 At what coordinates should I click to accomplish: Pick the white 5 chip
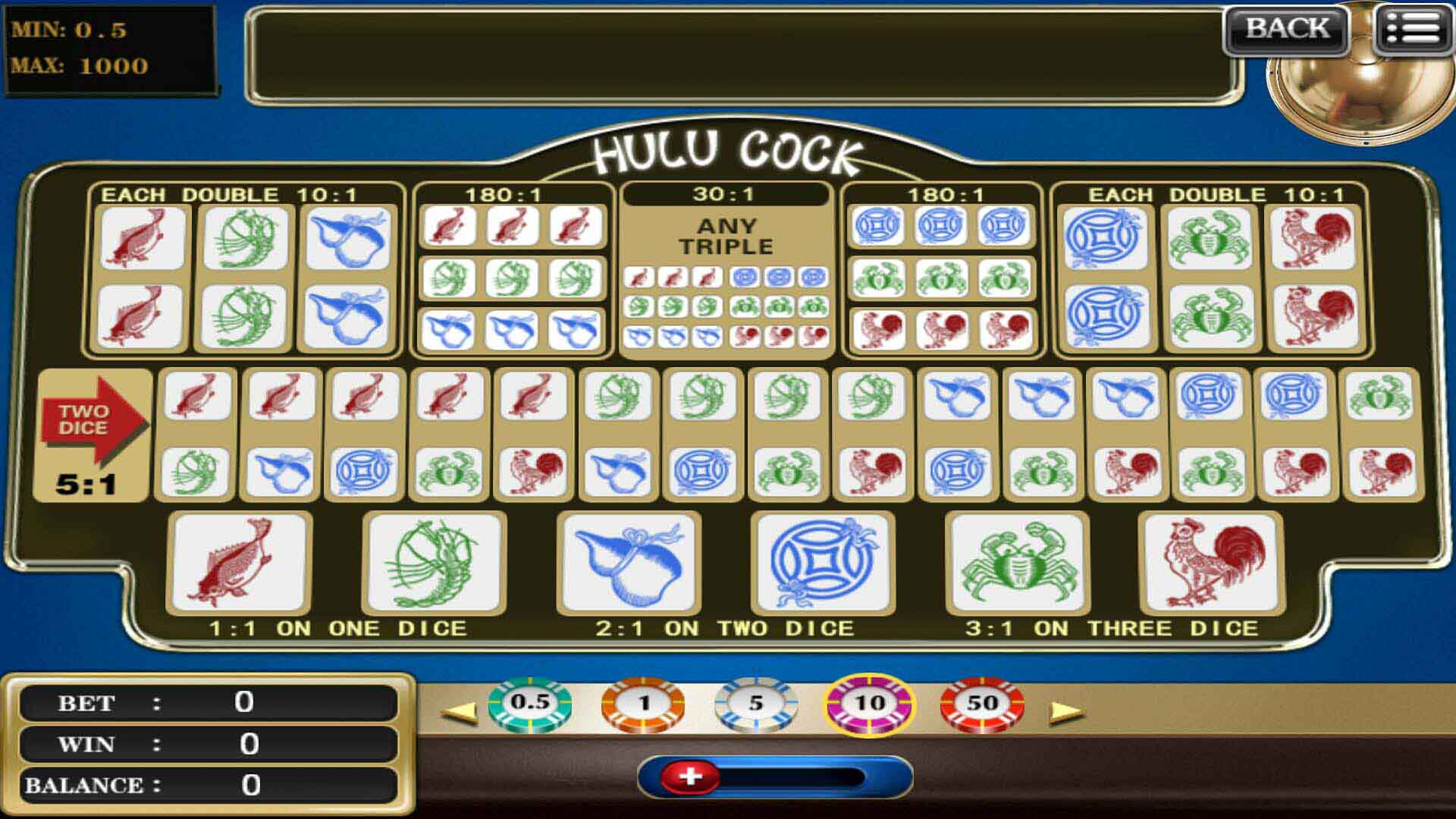coord(755,704)
